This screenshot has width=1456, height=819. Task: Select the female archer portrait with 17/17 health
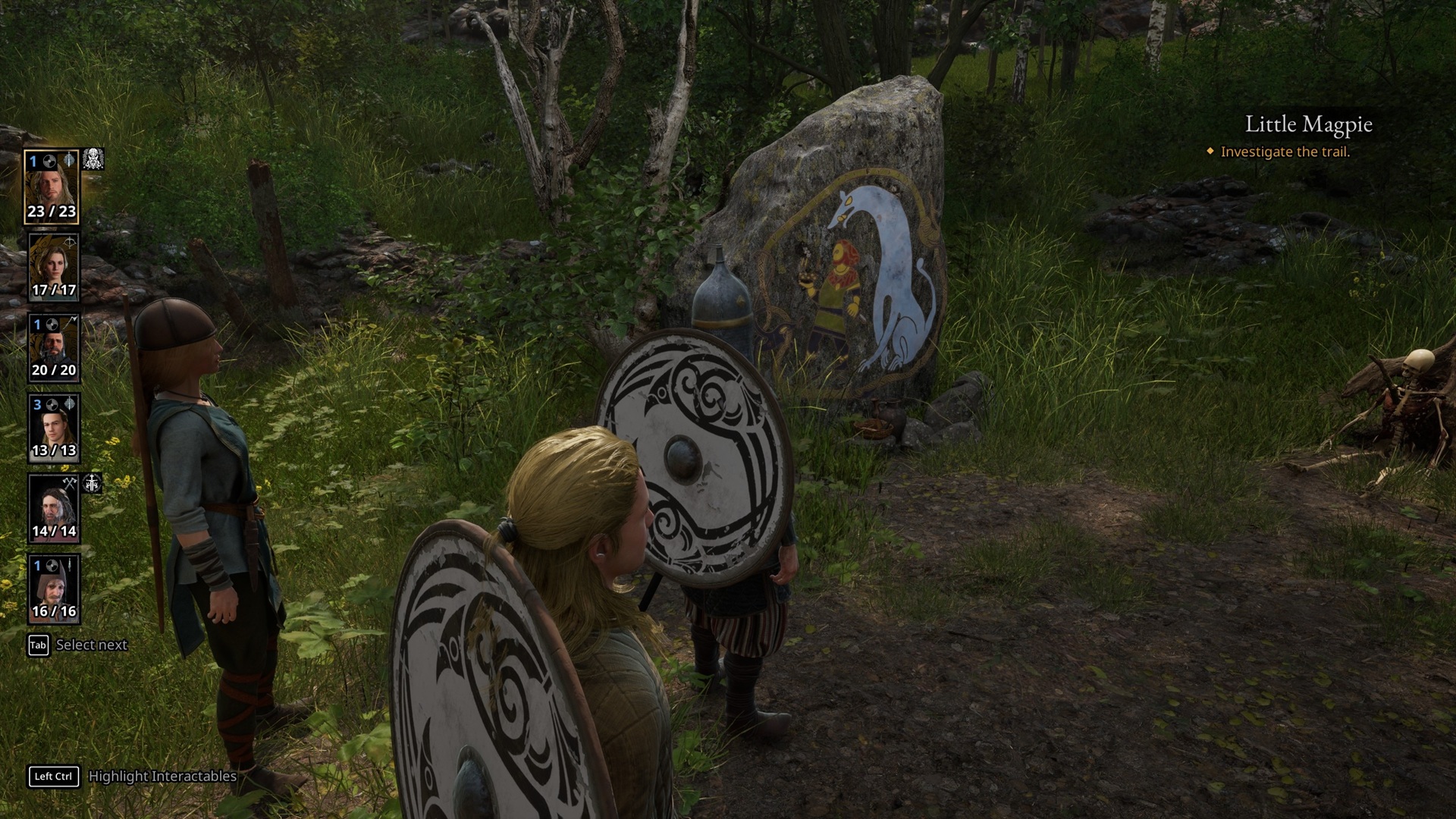[53, 268]
